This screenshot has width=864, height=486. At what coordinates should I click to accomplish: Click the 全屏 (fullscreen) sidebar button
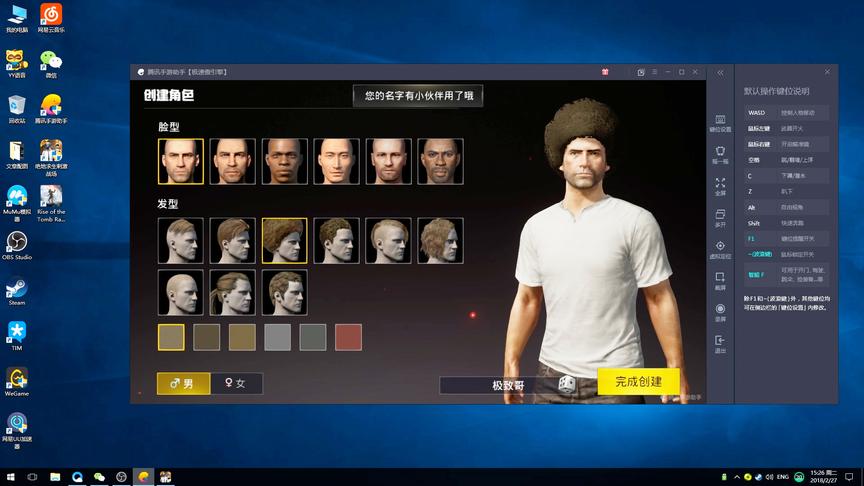coord(720,186)
